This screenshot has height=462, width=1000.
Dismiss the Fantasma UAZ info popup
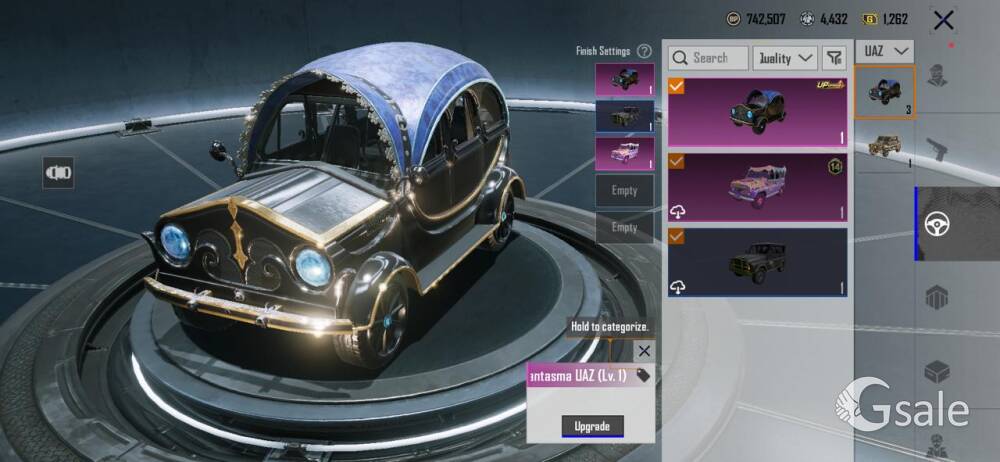point(644,351)
